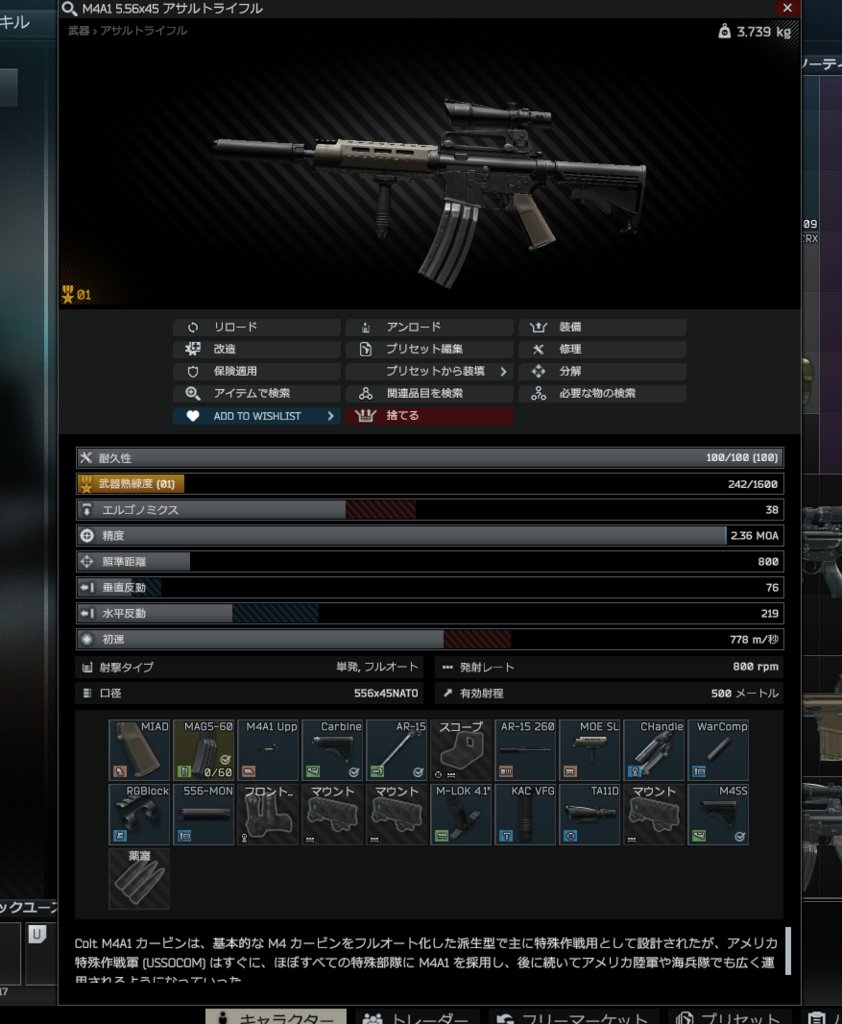Image resolution: width=842 pixels, height=1024 pixels.
Task: Click the red 捨てる (discard) button
Action: 428,416
